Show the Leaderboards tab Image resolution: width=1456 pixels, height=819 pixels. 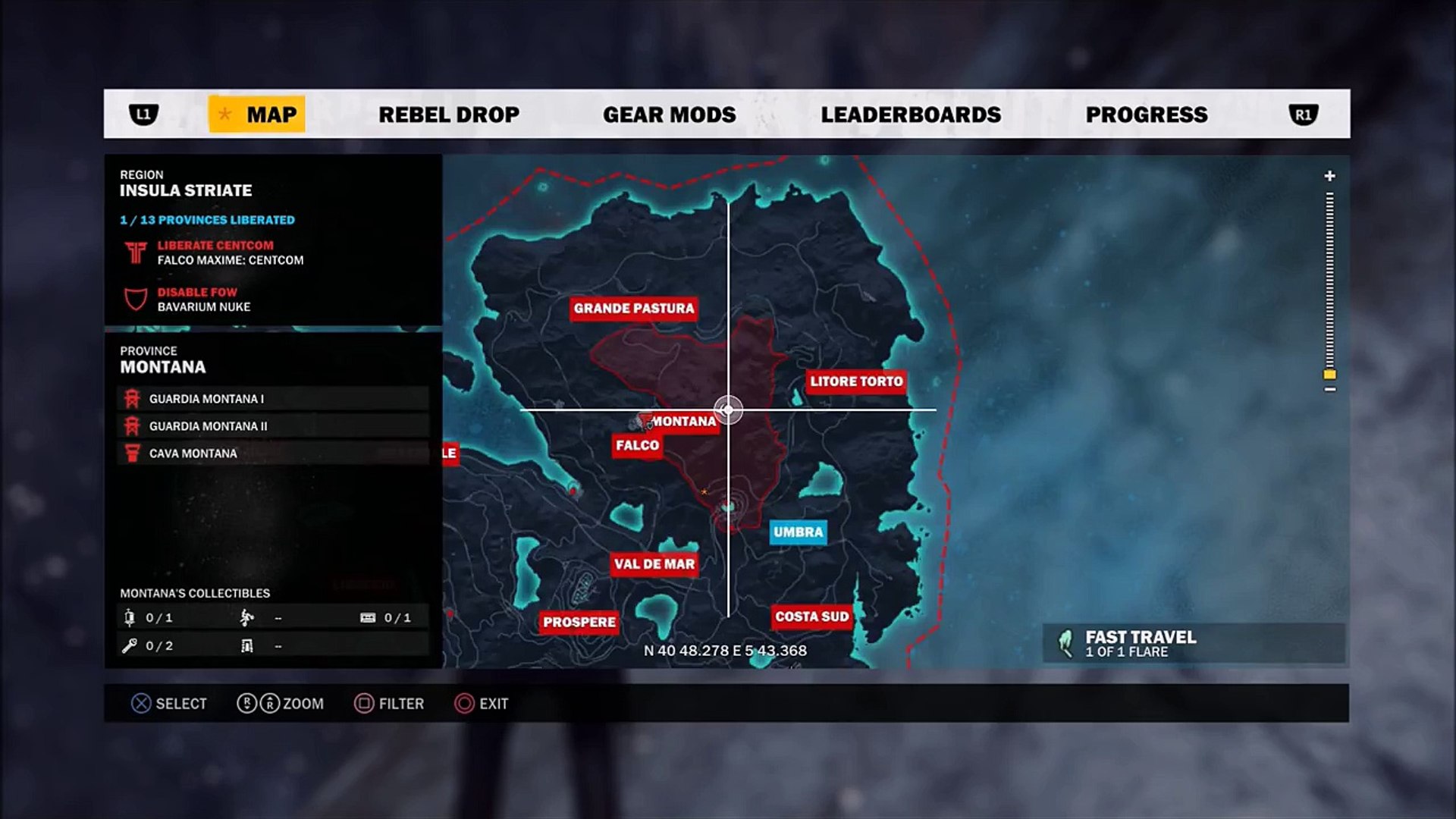[x=911, y=115]
